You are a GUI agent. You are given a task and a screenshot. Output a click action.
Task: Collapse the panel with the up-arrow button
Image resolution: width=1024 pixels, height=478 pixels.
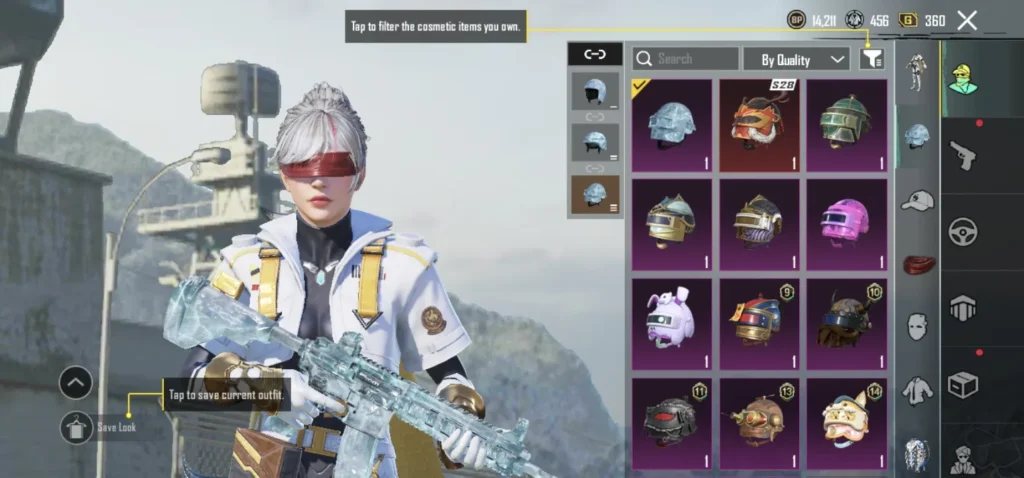77,382
